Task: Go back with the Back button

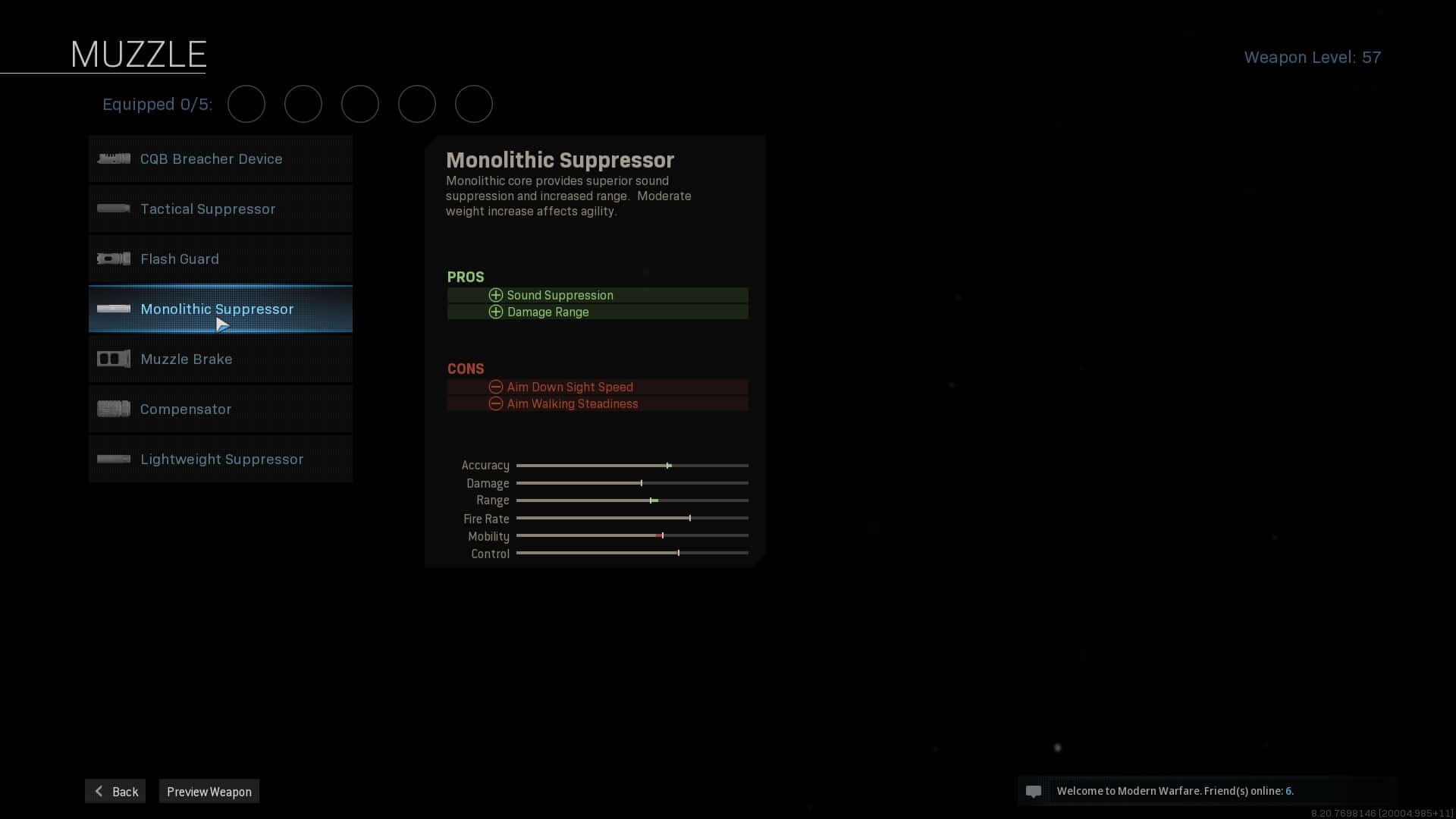Action: point(115,791)
